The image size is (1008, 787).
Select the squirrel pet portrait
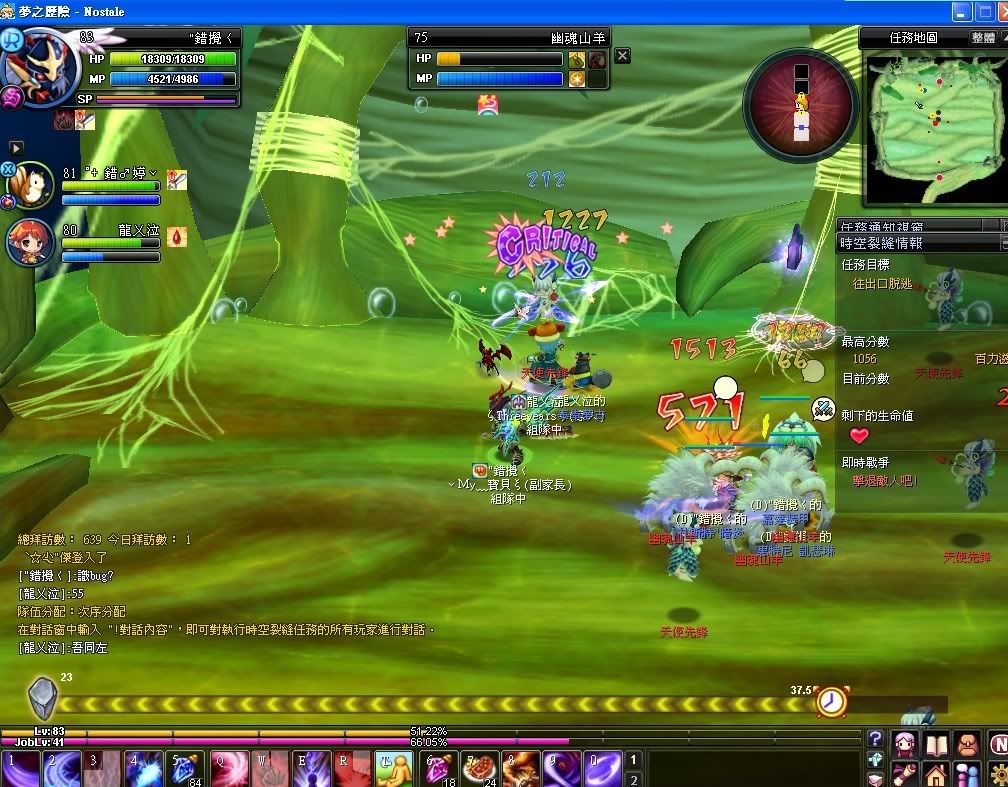tap(32, 185)
